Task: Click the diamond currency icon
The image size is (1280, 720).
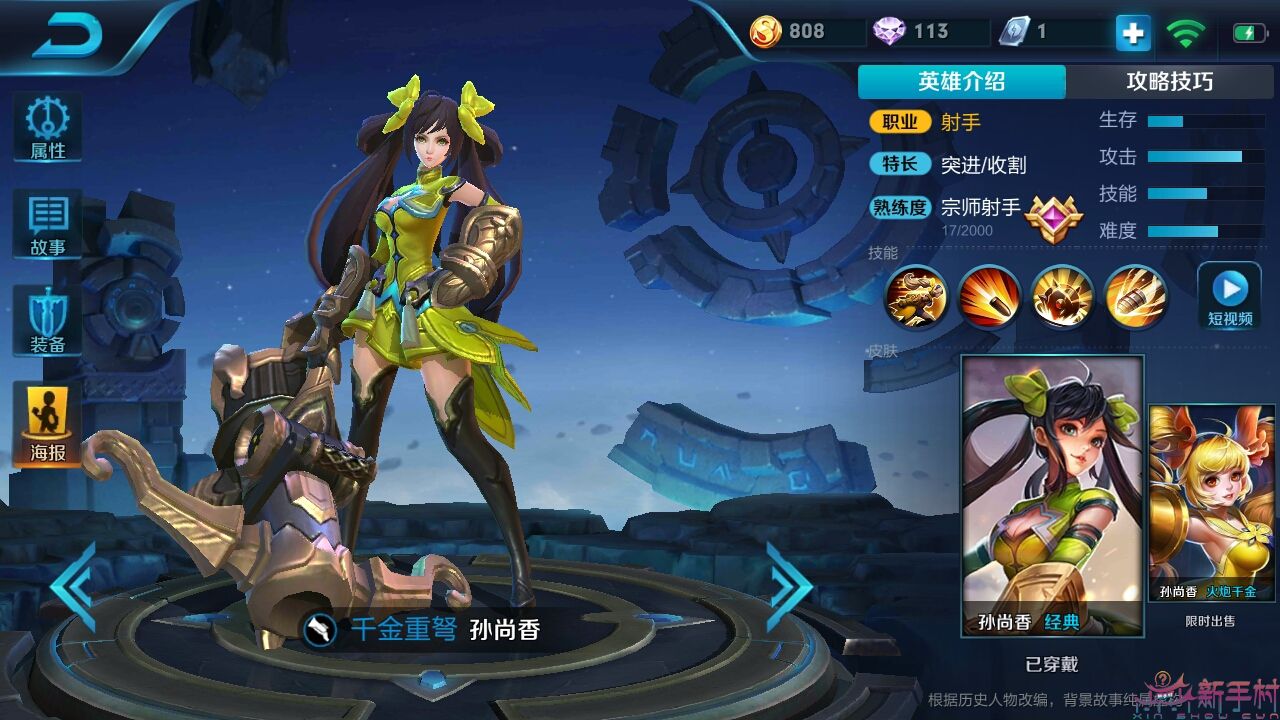Action: (891, 31)
